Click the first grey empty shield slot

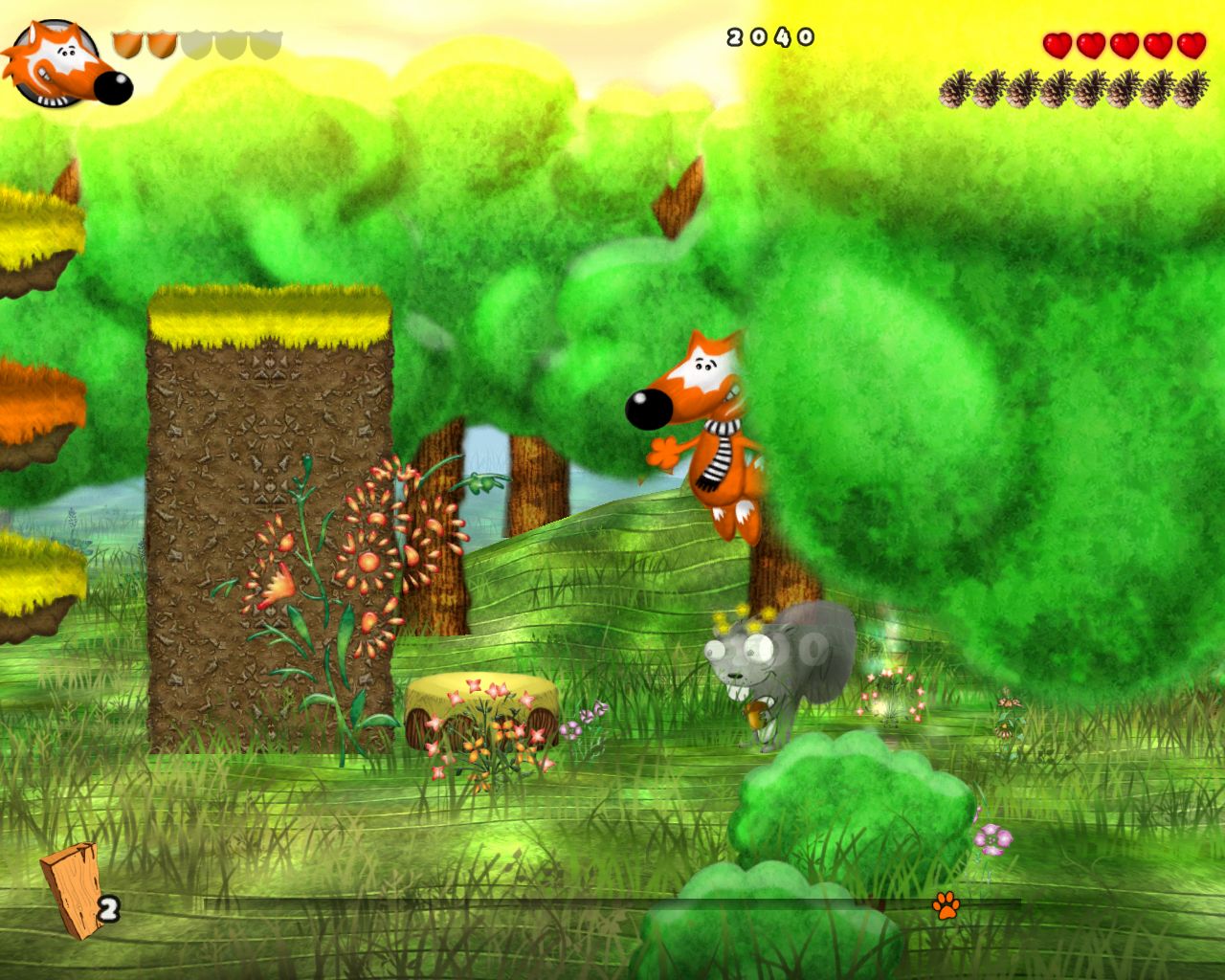pos(195,43)
